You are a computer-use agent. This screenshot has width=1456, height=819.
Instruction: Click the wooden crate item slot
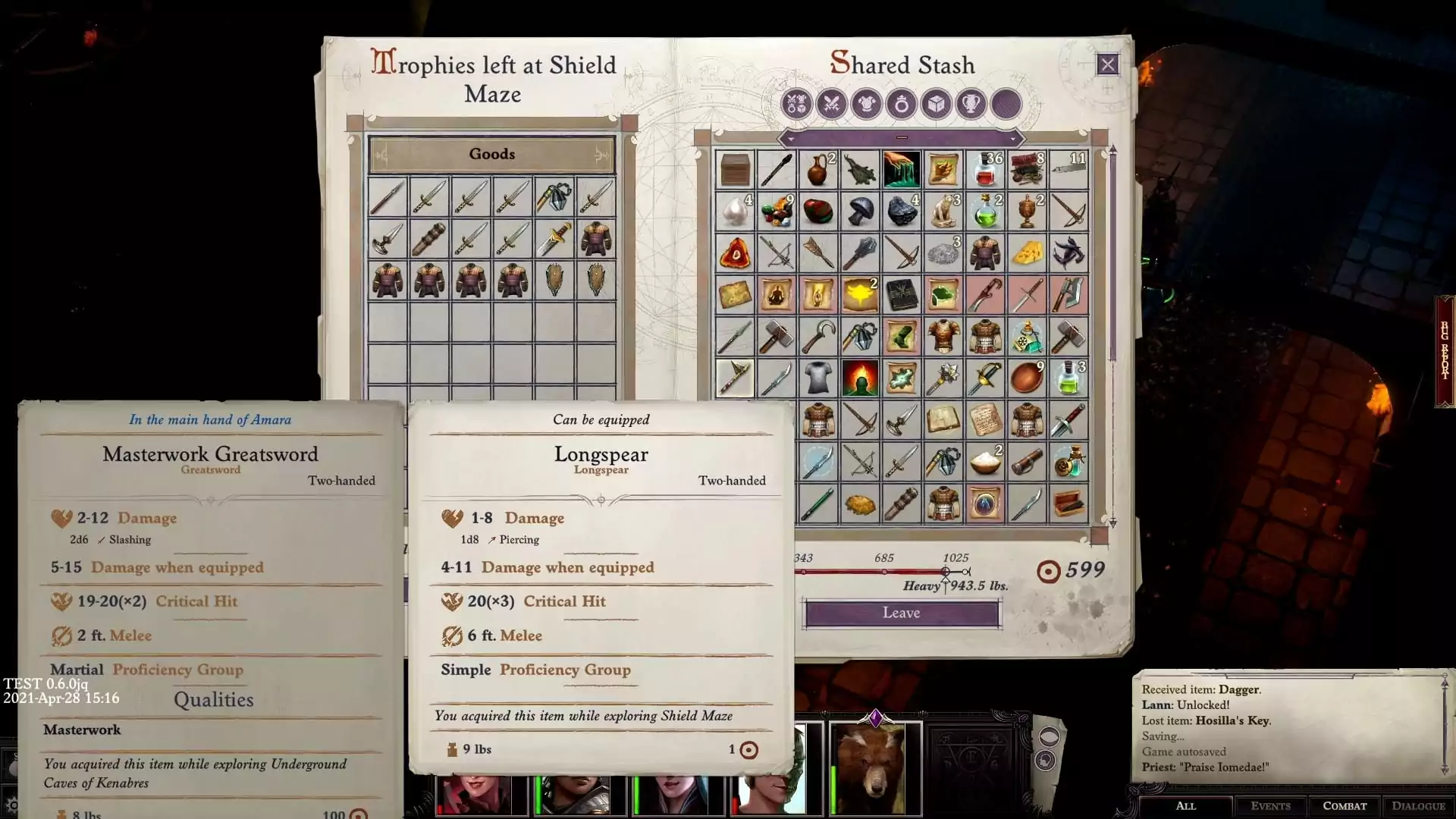(x=735, y=169)
